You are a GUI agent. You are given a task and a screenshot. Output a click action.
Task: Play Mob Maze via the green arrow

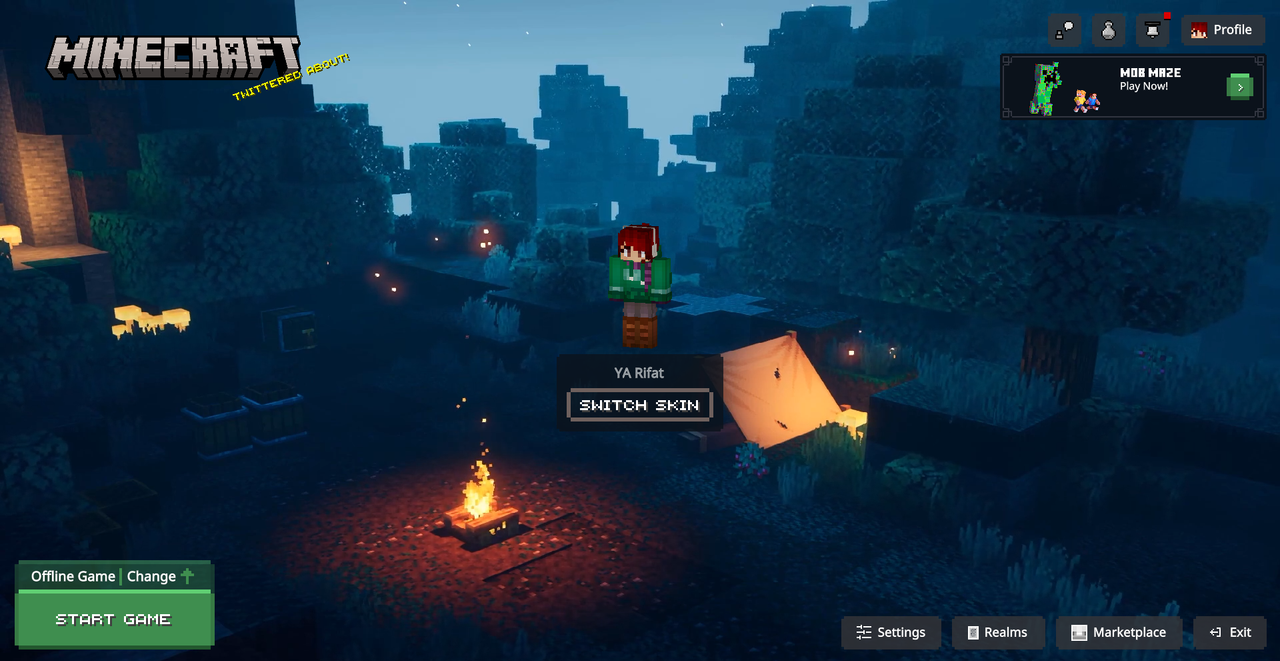pos(1239,87)
